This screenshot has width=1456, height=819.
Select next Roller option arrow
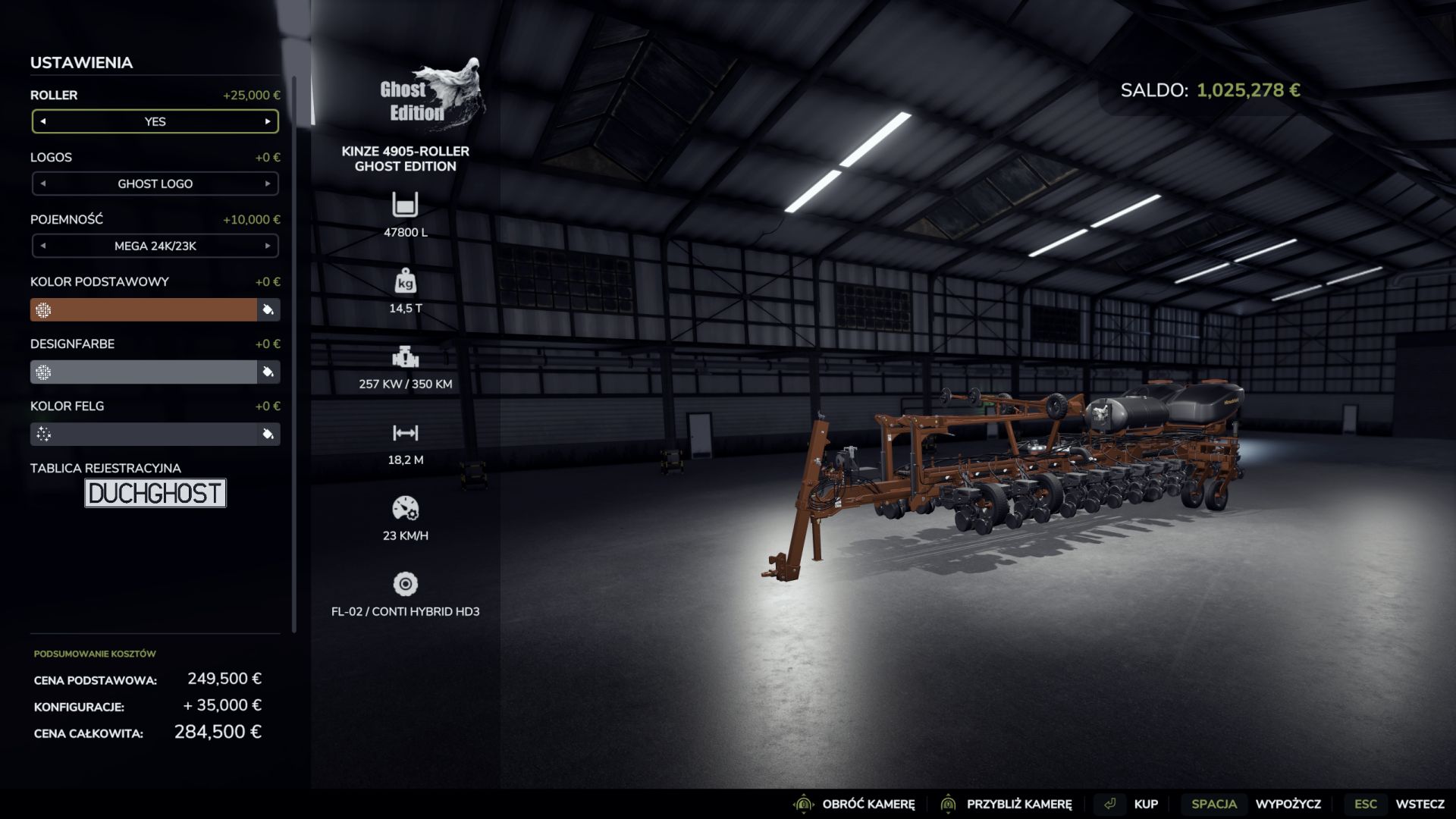268,121
